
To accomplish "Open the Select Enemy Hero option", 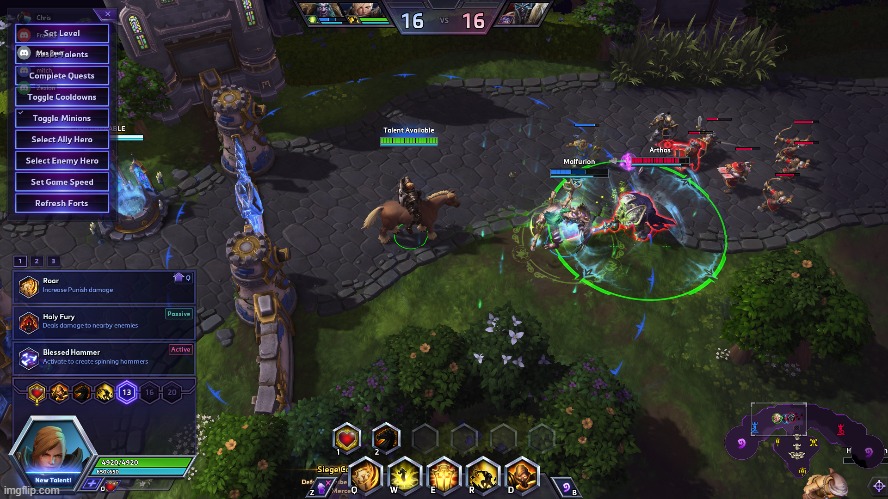I will coord(62,160).
